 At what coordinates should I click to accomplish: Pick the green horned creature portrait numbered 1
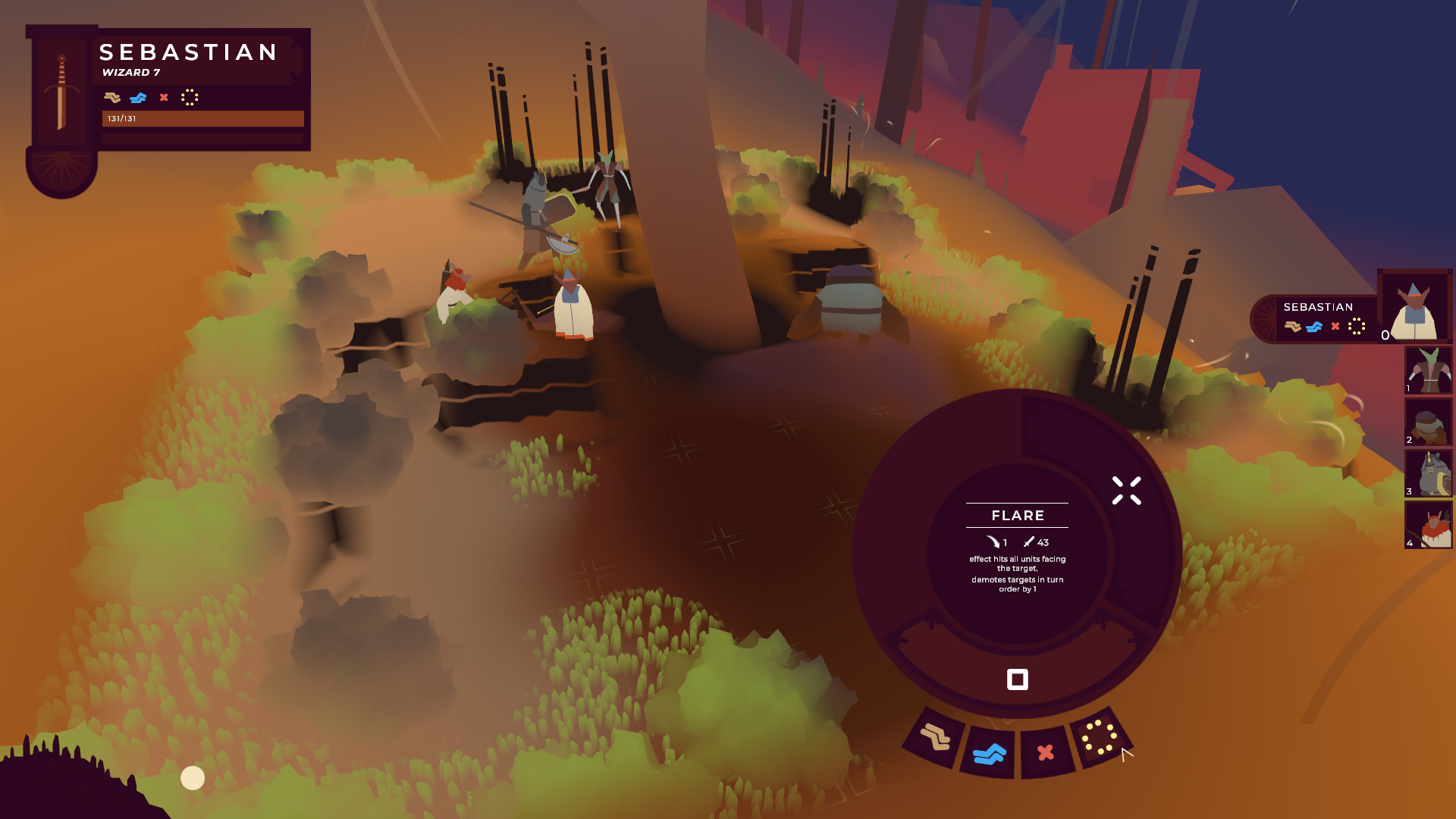tap(1428, 371)
